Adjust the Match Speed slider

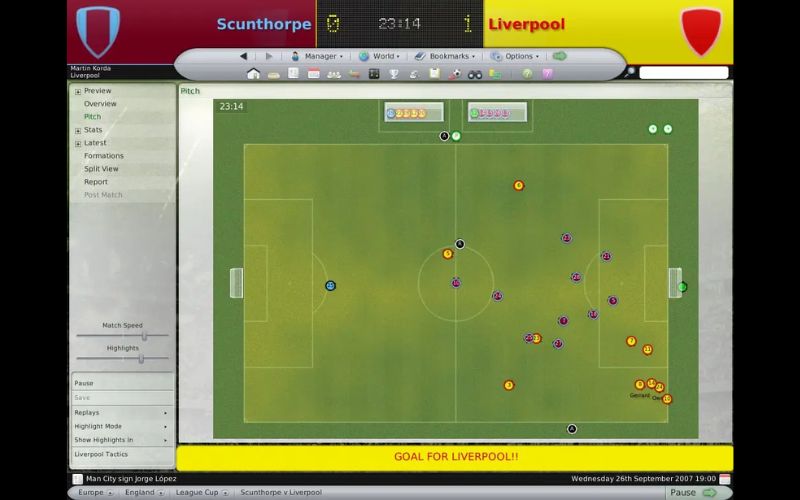143,336
